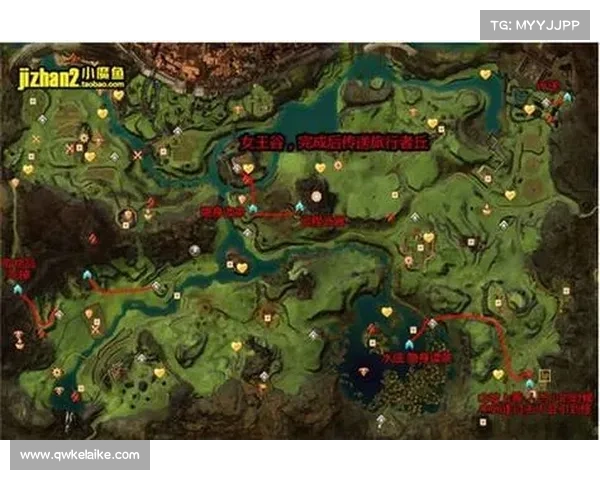Viewport: 600px width, 480px height.
Task: Click the TG: MYYJJPP contact label
Action: pyautogui.click(x=535, y=24)
